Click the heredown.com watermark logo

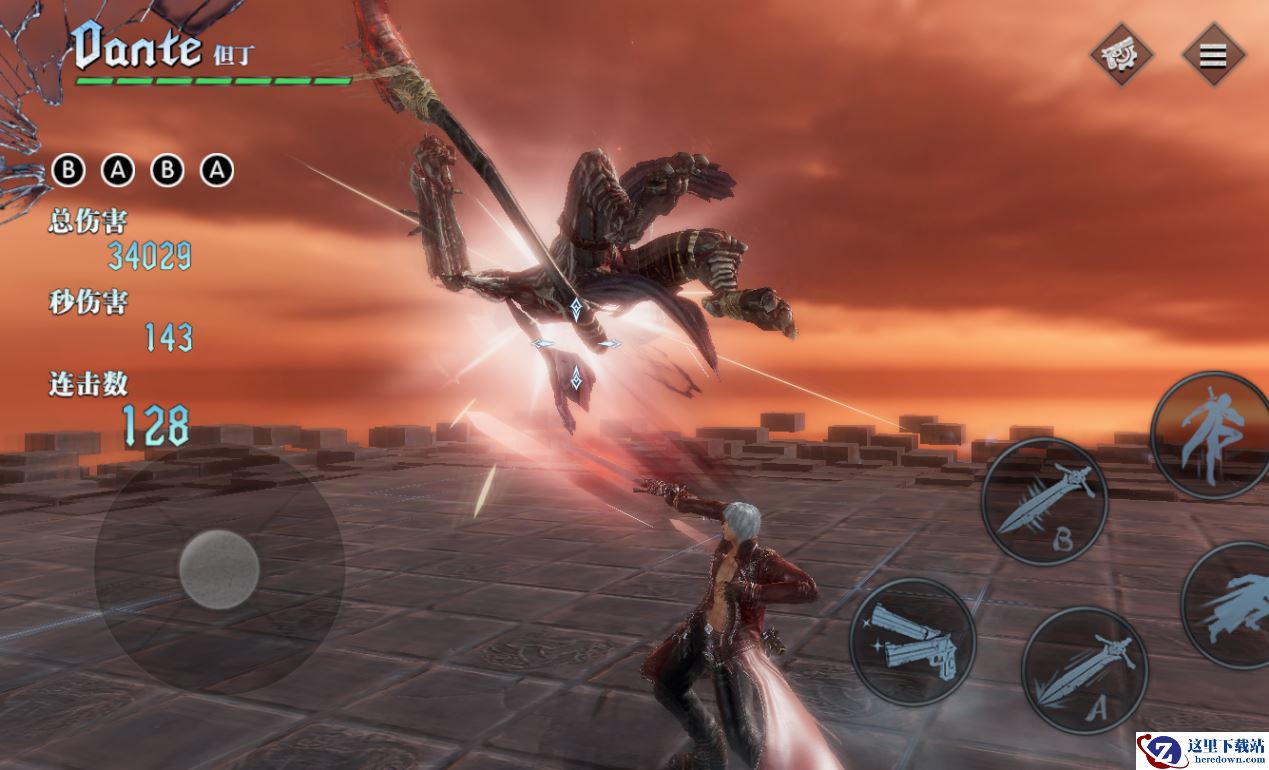1200,750
